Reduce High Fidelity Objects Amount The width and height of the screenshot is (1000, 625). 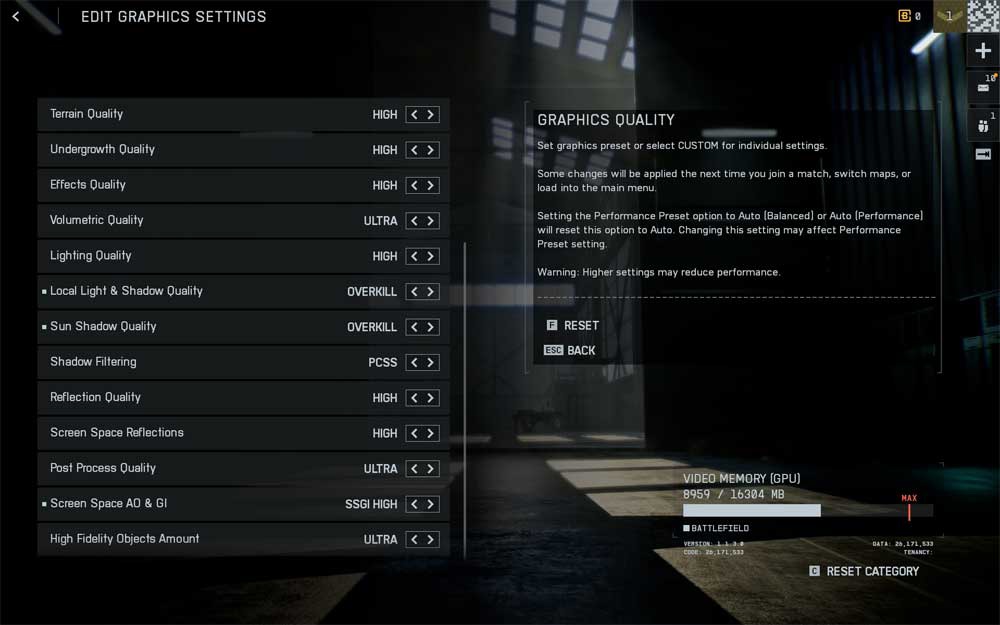tap(414, 539)
